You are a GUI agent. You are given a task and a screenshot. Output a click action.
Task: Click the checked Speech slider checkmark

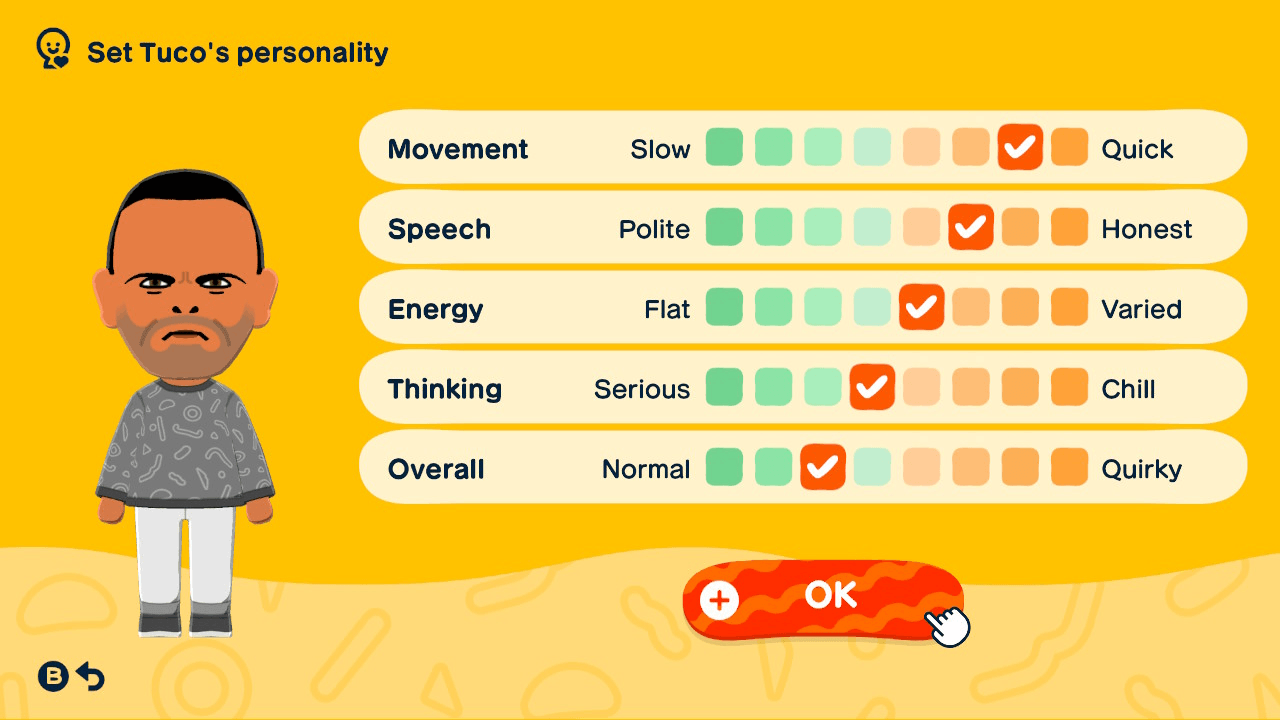coord(971,227)
